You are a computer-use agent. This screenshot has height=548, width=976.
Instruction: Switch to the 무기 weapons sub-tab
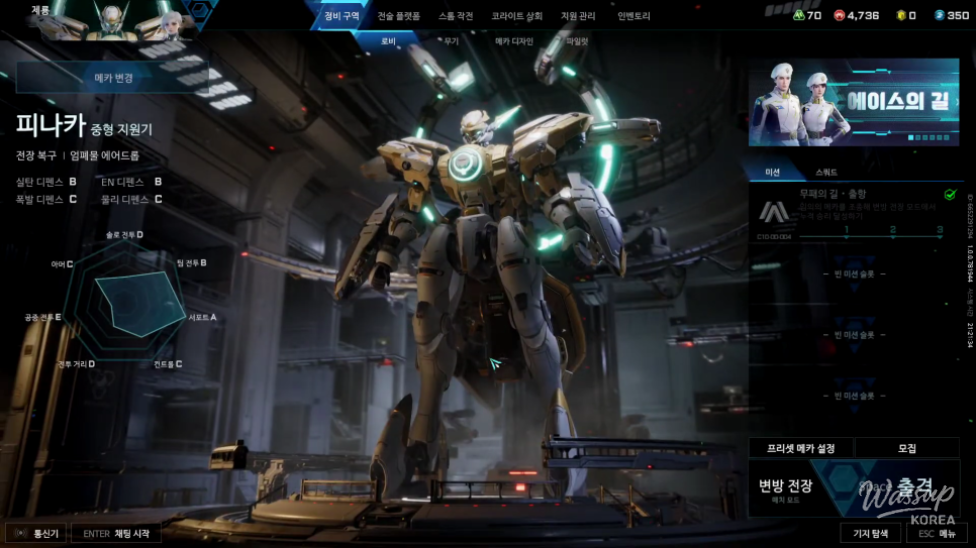(x=451, y=41)
